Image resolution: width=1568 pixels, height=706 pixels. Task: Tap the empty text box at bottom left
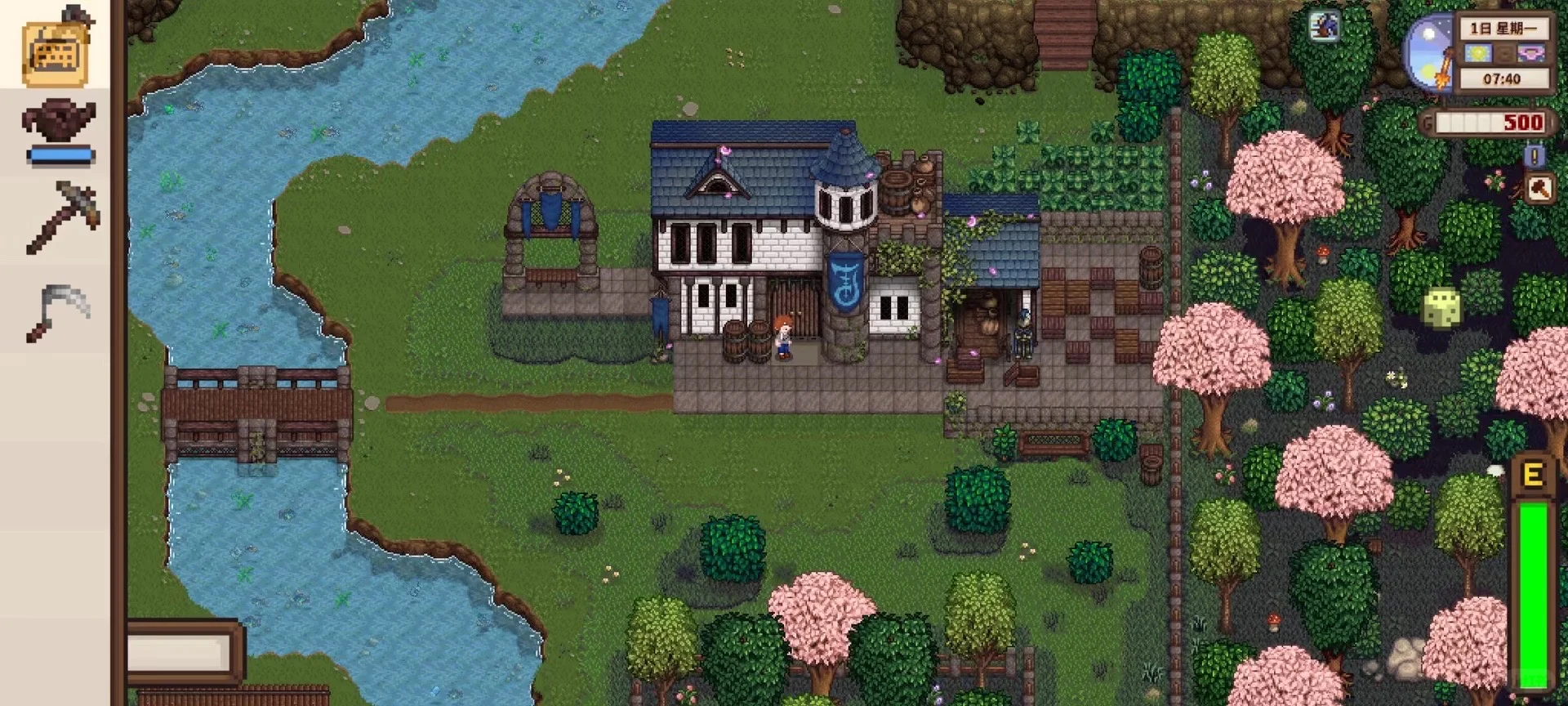coord(180,651)
